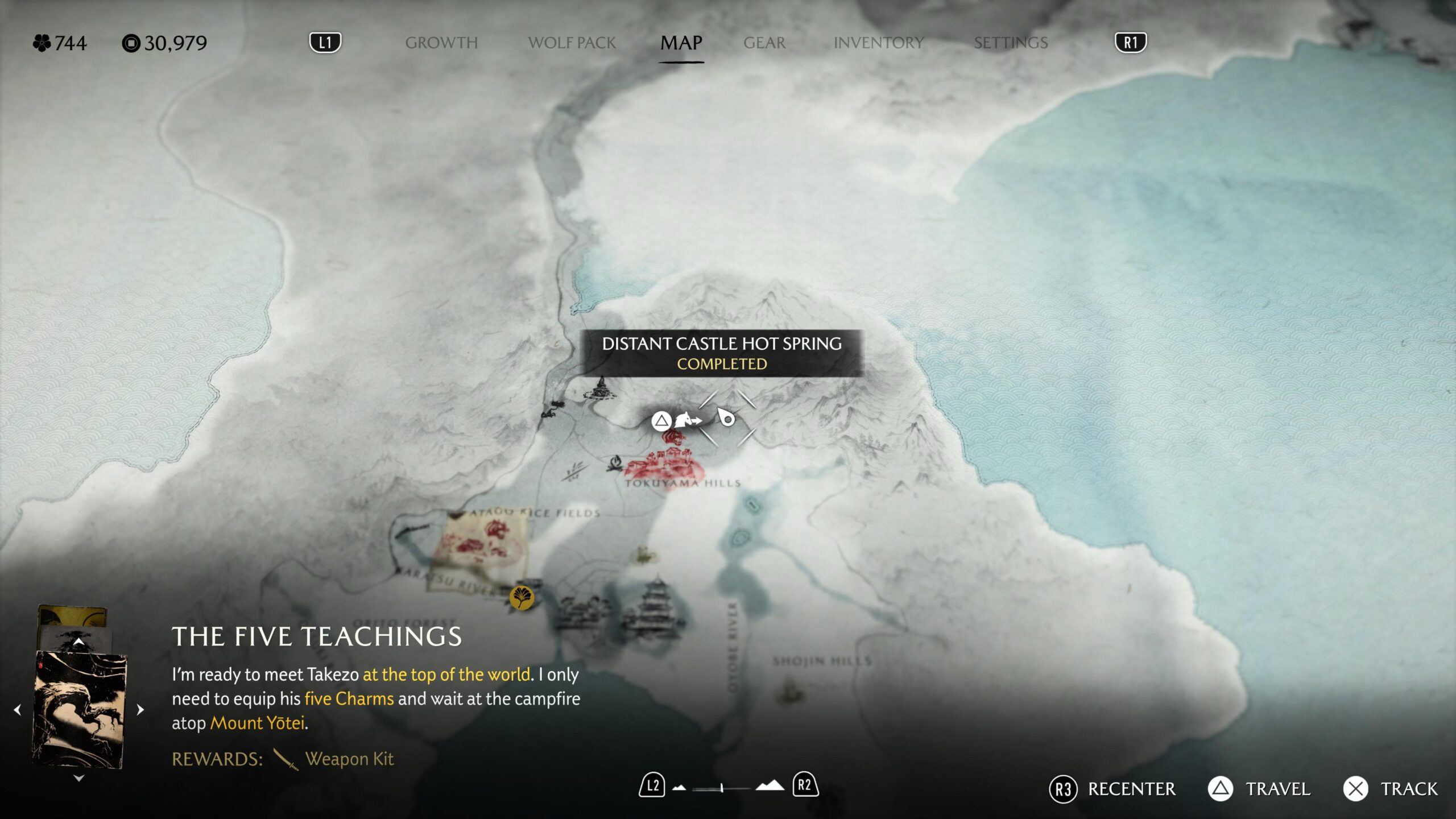Adjust the map zoom slider

pyautogui.click(x=721, y=788)
